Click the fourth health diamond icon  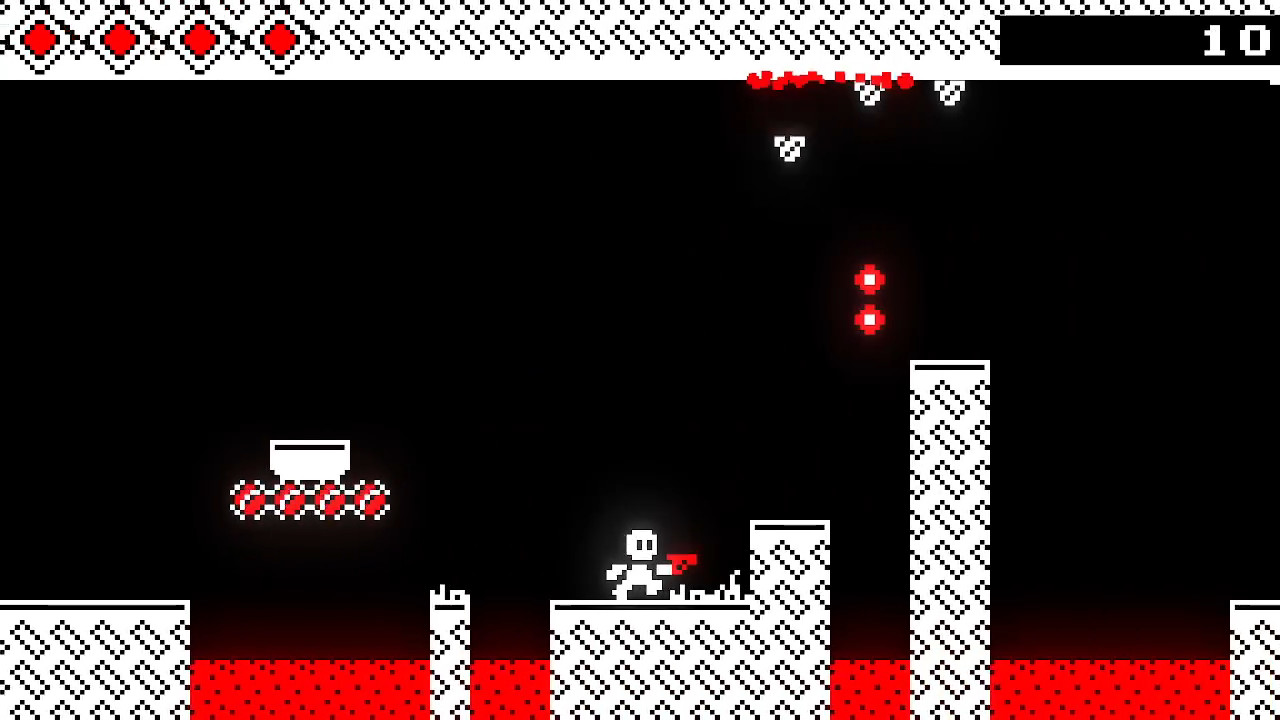click(277, 39)
